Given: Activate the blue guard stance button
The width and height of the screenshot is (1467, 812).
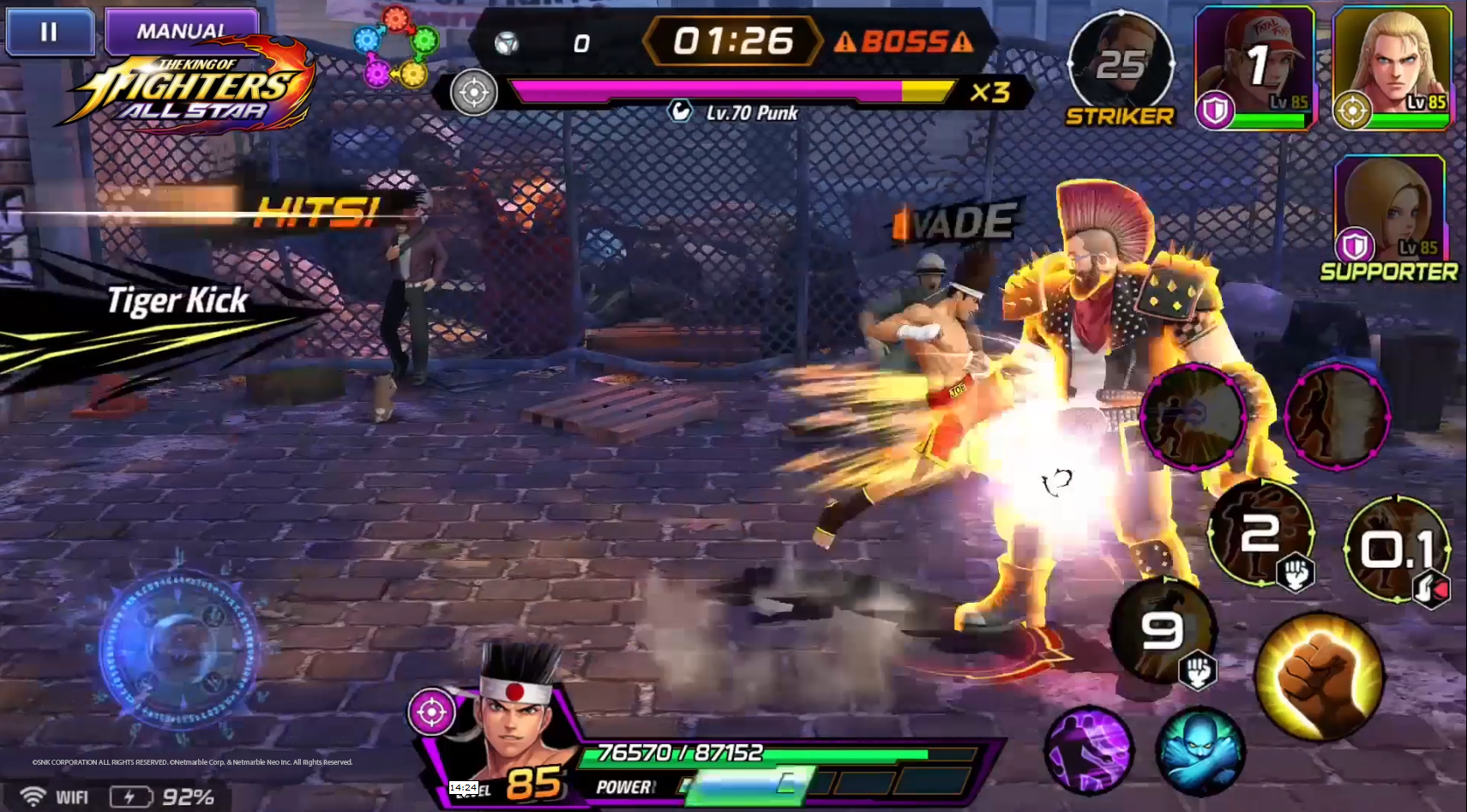Looking at the screenshot, I should point(1200,750).
